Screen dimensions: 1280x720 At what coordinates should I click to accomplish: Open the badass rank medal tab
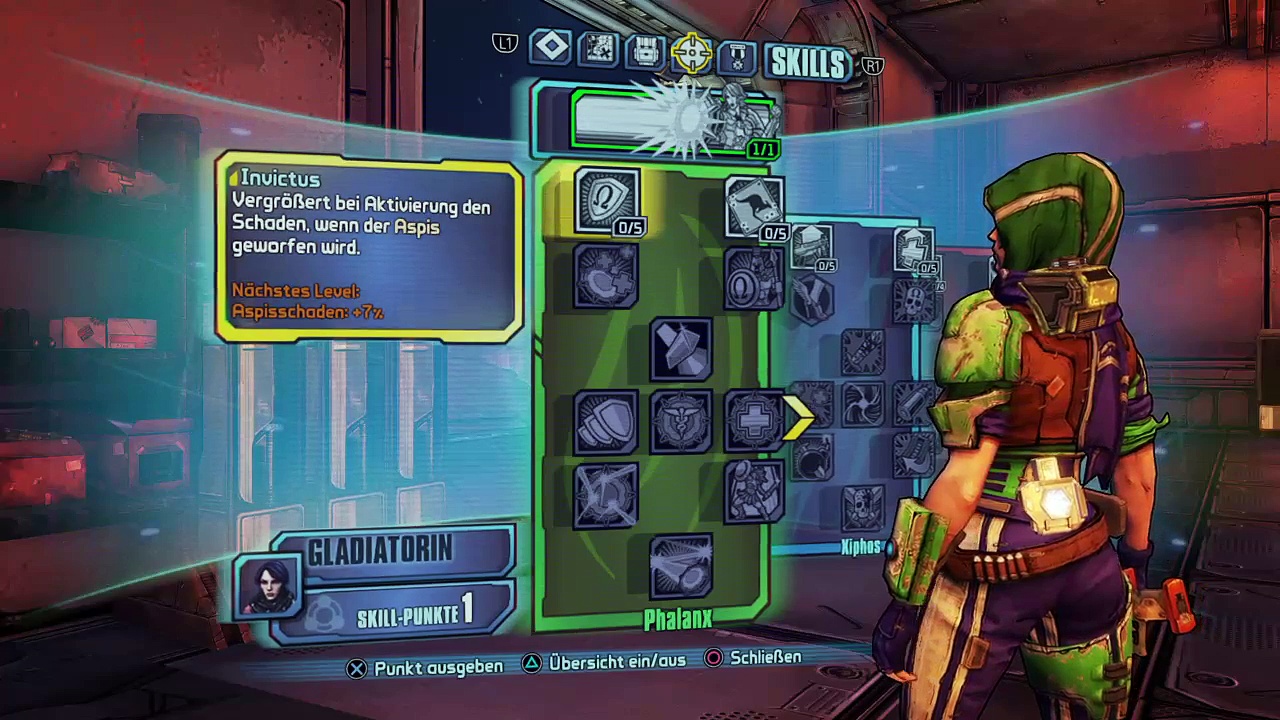click(x=737, y=55)
